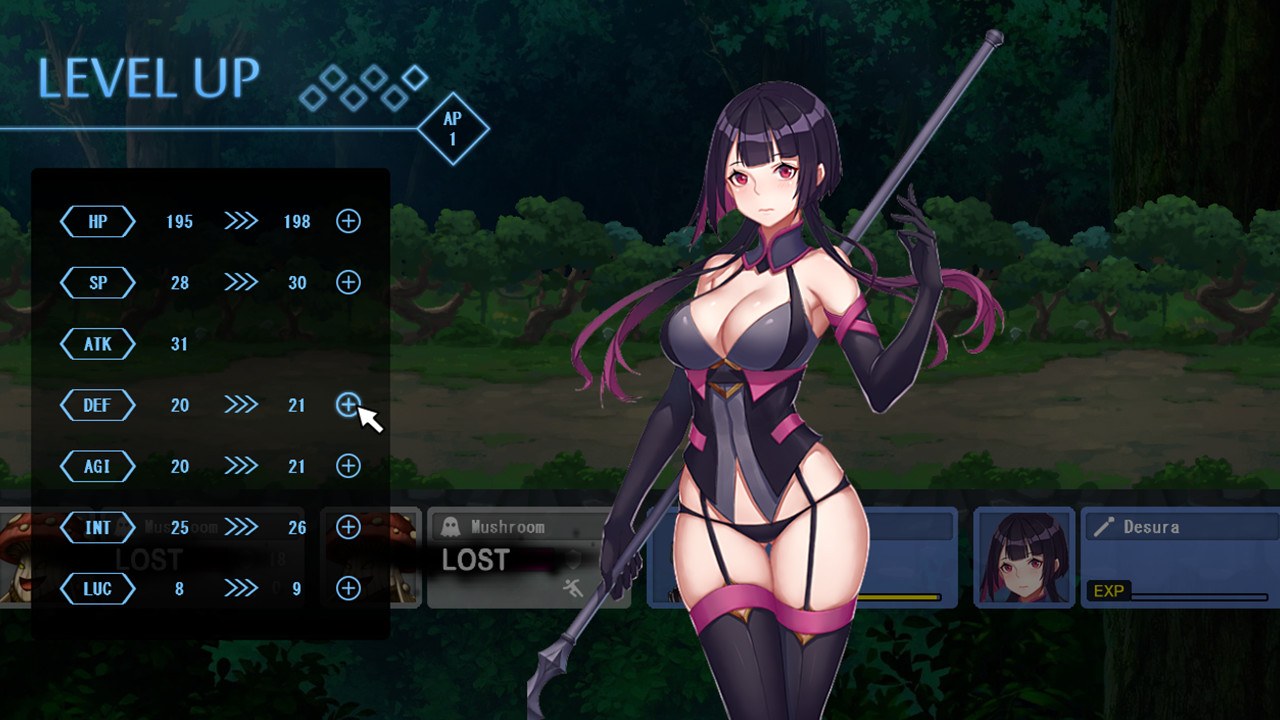The height and width of the screenshot is (720, 1280).
Task: Click the chevron arrows beside the HP values
Action: pyautogui.click(x=240, y=221)
